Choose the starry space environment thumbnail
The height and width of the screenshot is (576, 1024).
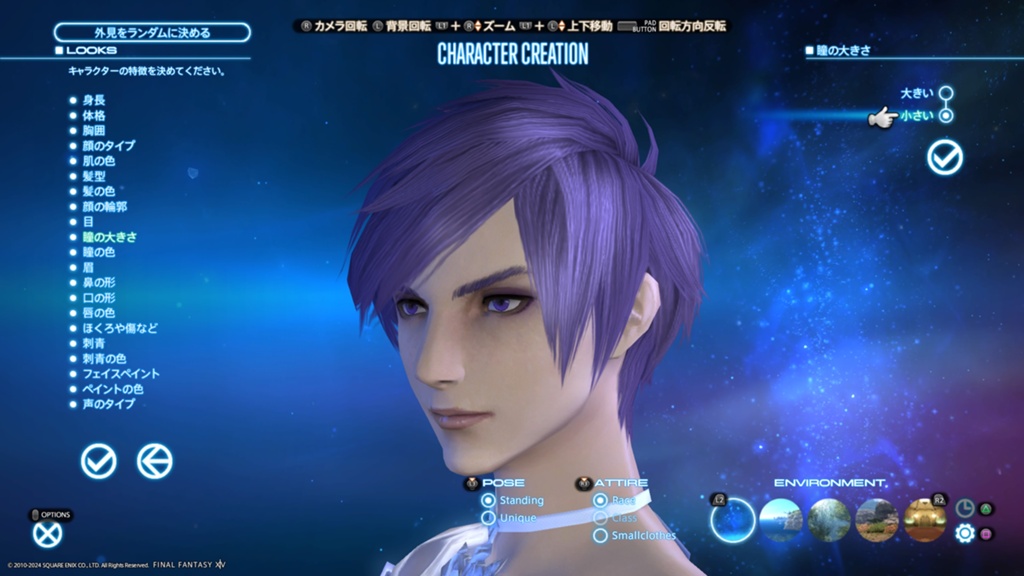click(x=732, y=520)
